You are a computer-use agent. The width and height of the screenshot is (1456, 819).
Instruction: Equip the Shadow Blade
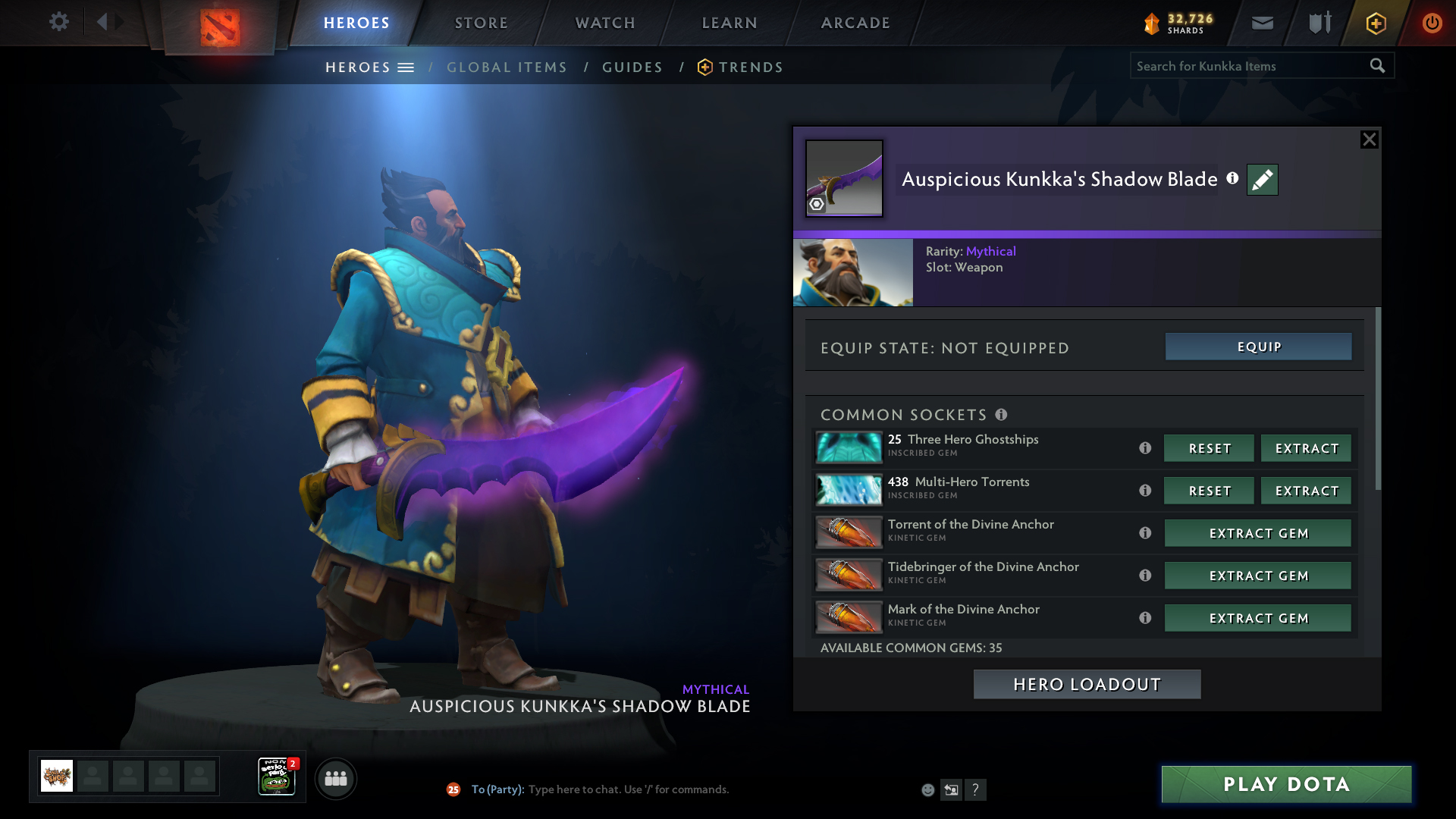coord(1258,347)
